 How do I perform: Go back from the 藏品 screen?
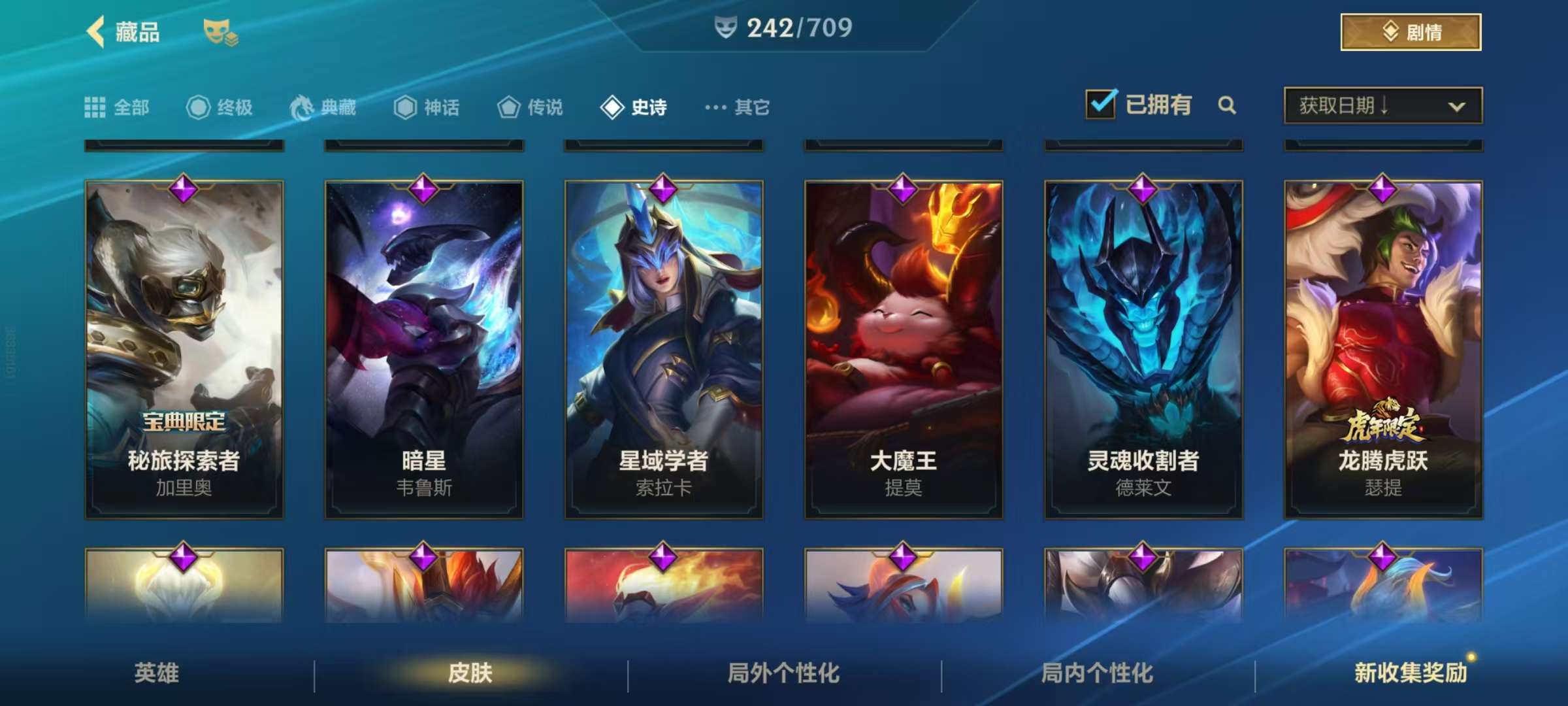click(97, 32)
